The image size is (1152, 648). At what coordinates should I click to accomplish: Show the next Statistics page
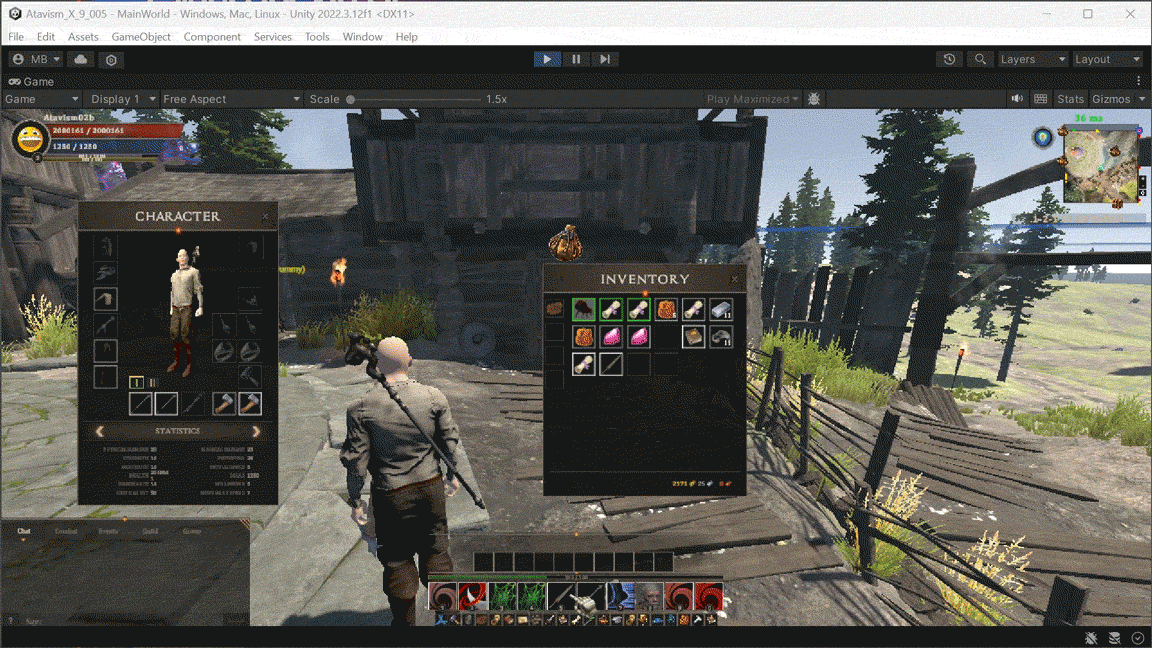point(256,431)
